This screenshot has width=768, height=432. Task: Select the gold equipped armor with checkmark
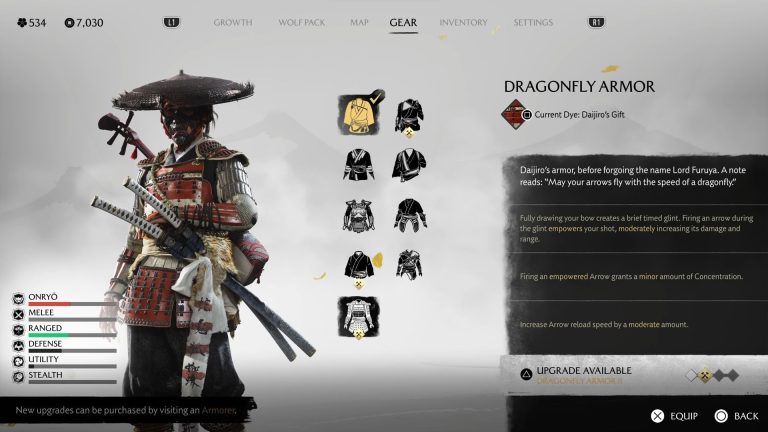(360, 114)
